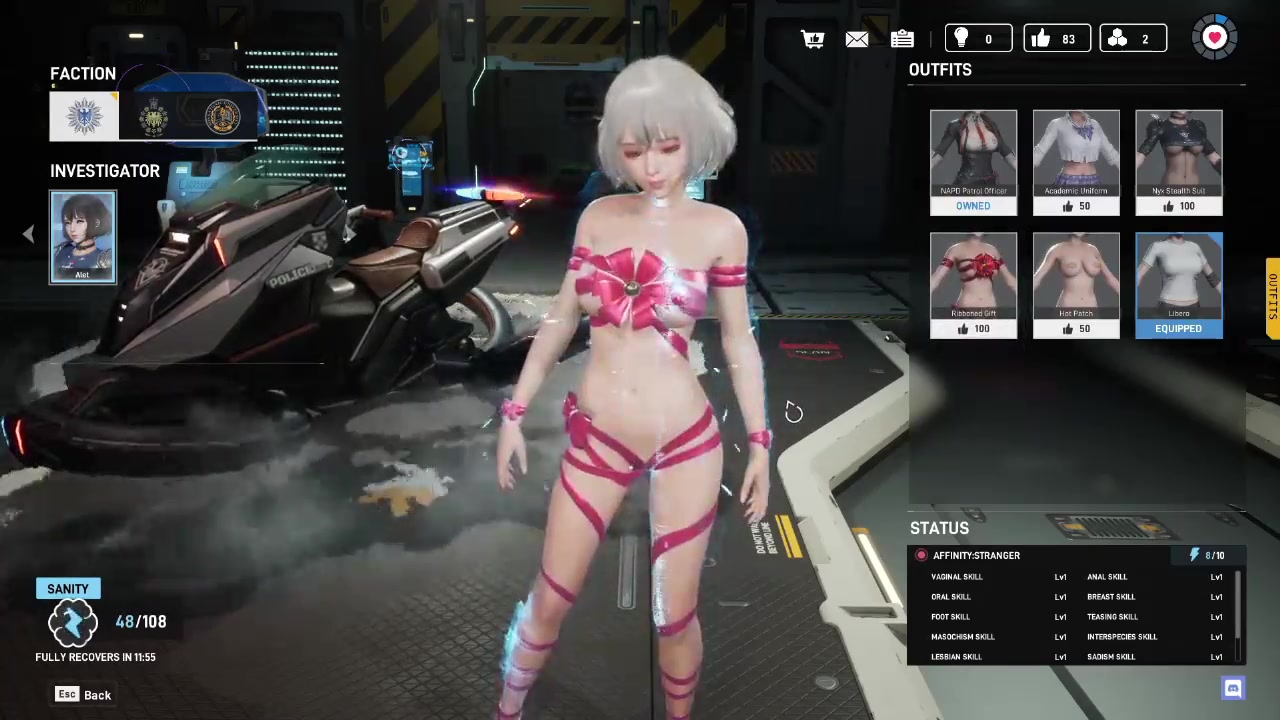Viewport: 1280px width, 720px height.
Task: Choose the Academic Uniform outfit
Action: click(1076, 162)
